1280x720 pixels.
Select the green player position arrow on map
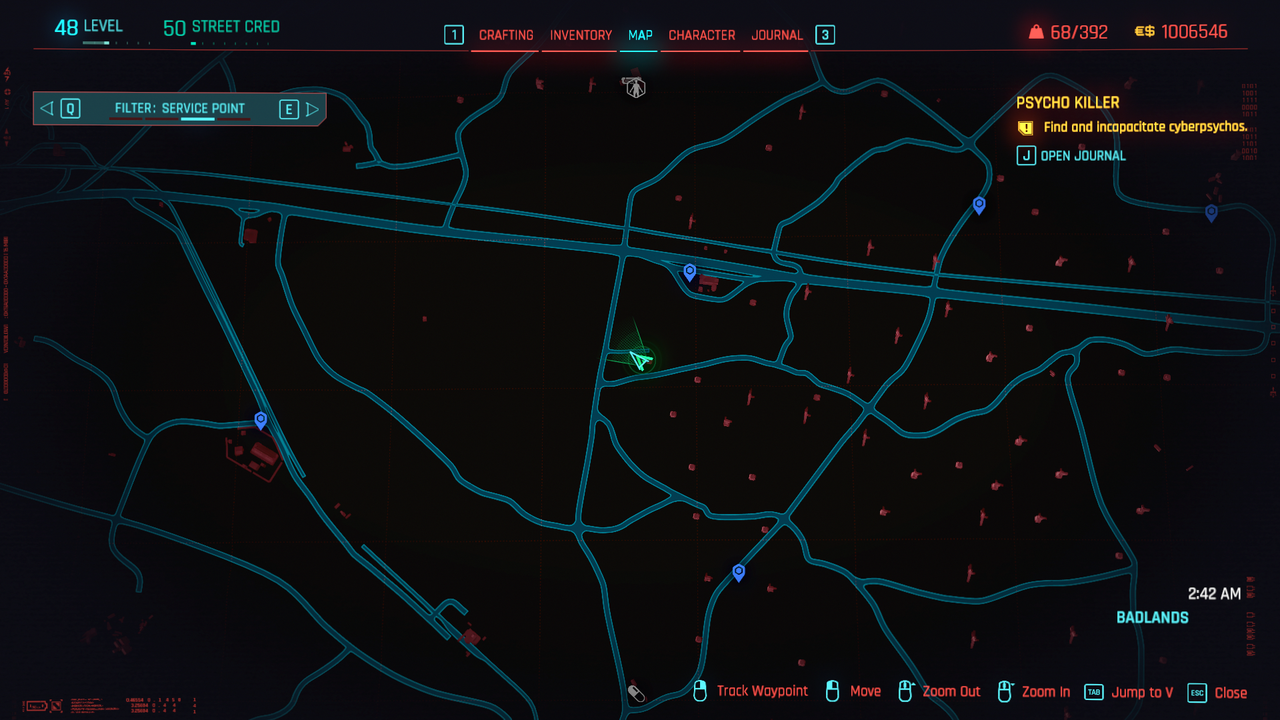640,358
